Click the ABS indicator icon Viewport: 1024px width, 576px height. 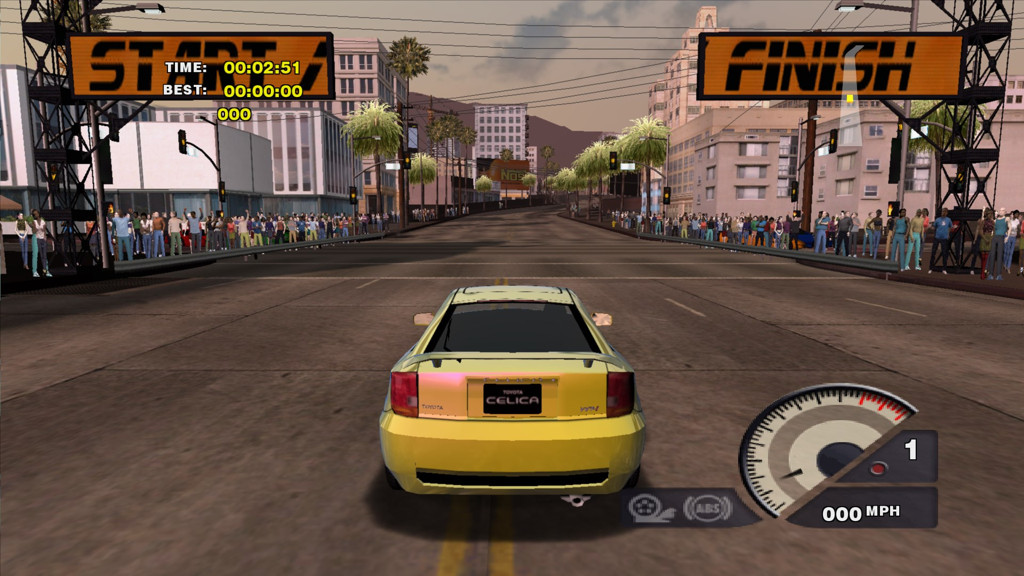point(707,508)
